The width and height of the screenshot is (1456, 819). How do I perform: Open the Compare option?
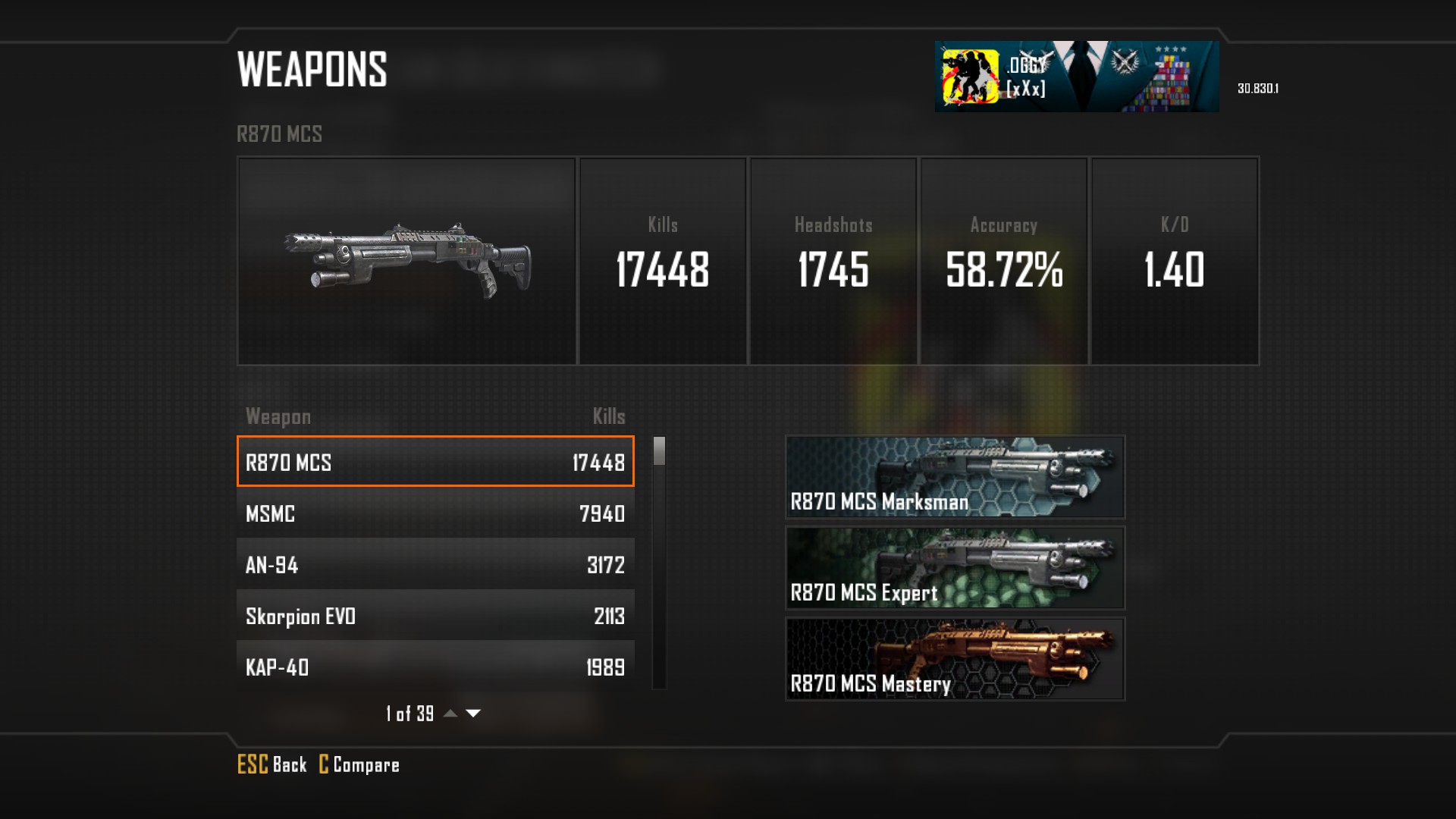[x=359, y=764]
